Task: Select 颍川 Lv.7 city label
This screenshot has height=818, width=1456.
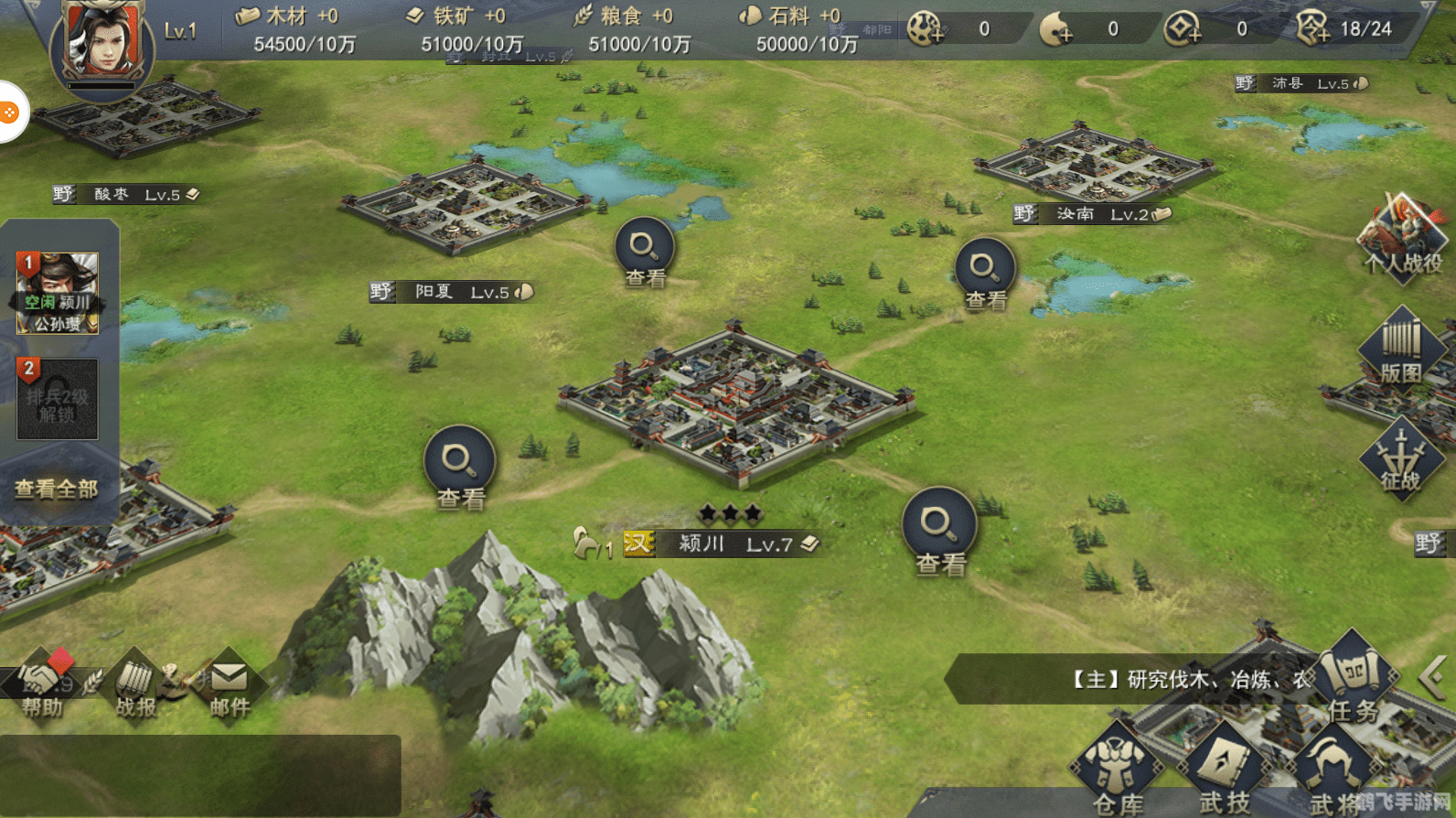Action: click(723, 544)
